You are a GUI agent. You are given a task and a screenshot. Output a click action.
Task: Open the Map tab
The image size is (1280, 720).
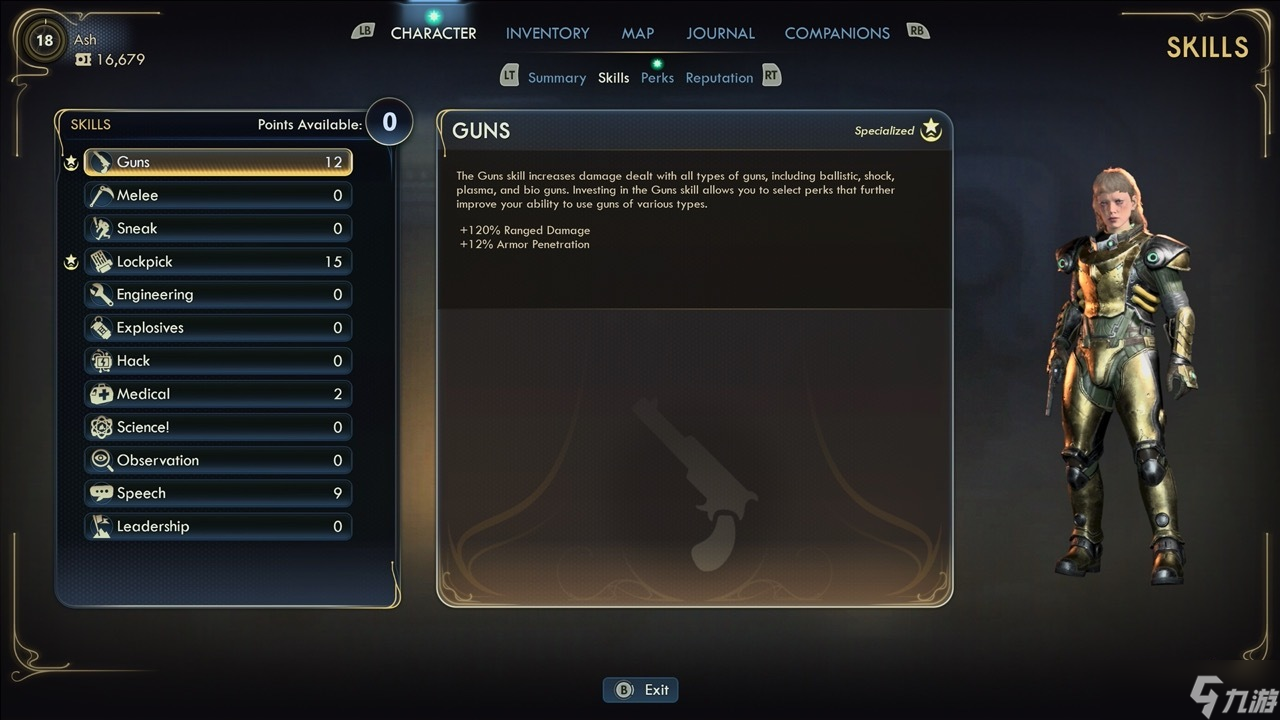pos(637,33)
